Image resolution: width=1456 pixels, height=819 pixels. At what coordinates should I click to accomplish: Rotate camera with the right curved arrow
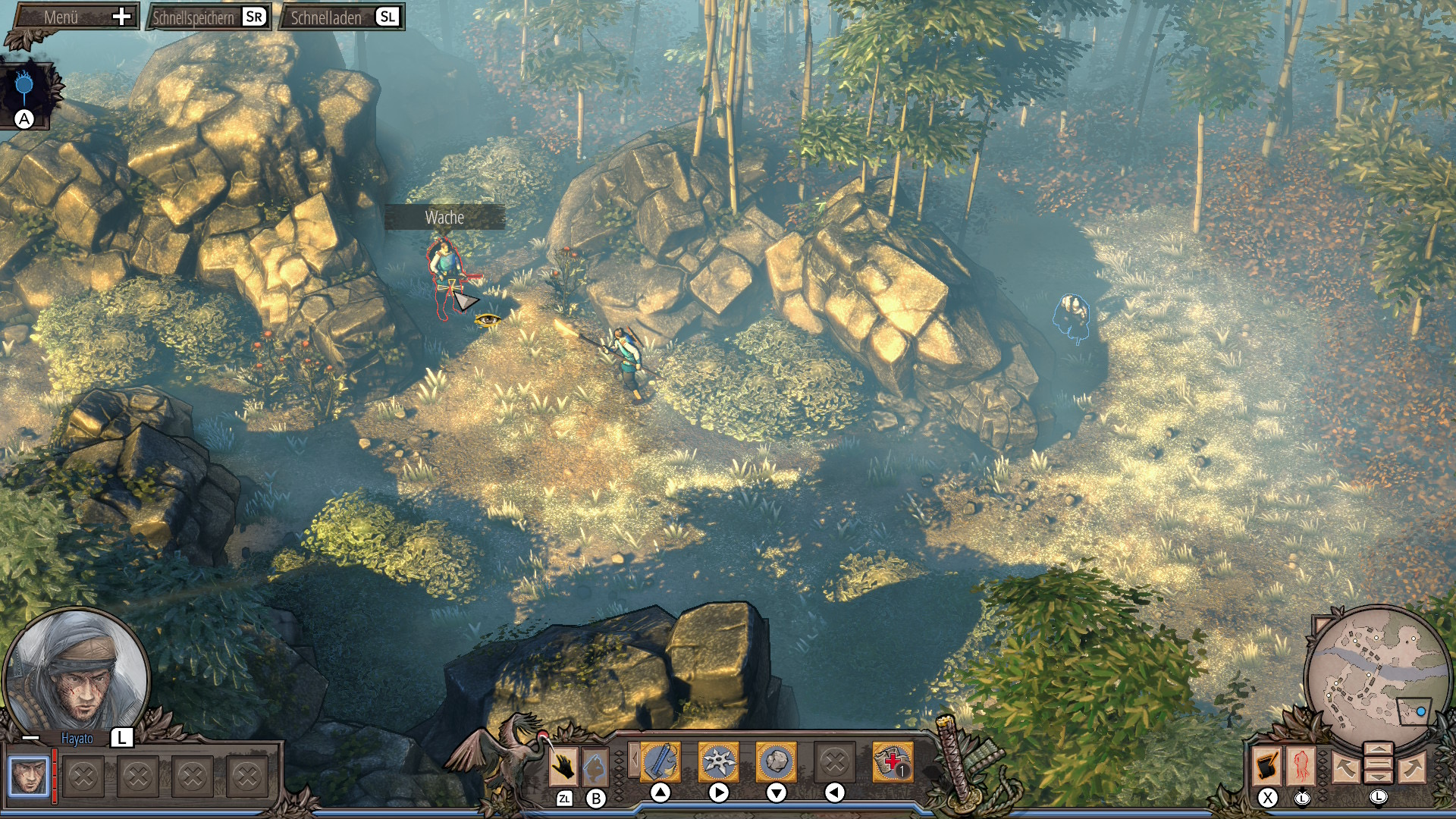1411,768
